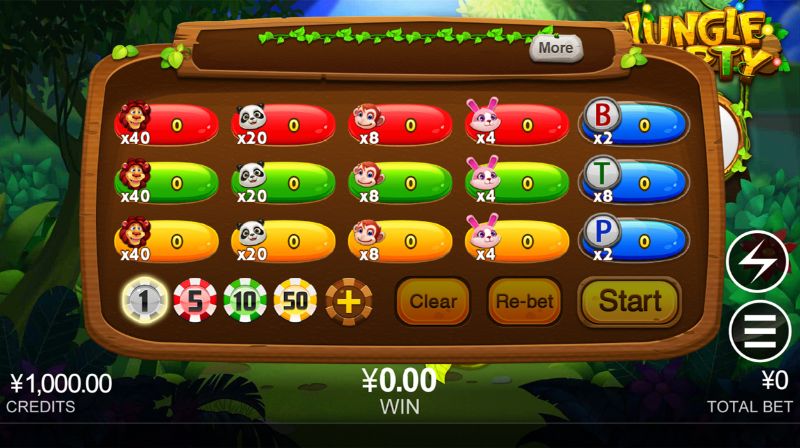The width and height of the screenshot is (800, 448).
Task: Start the round
Action: tap(629, 301)
